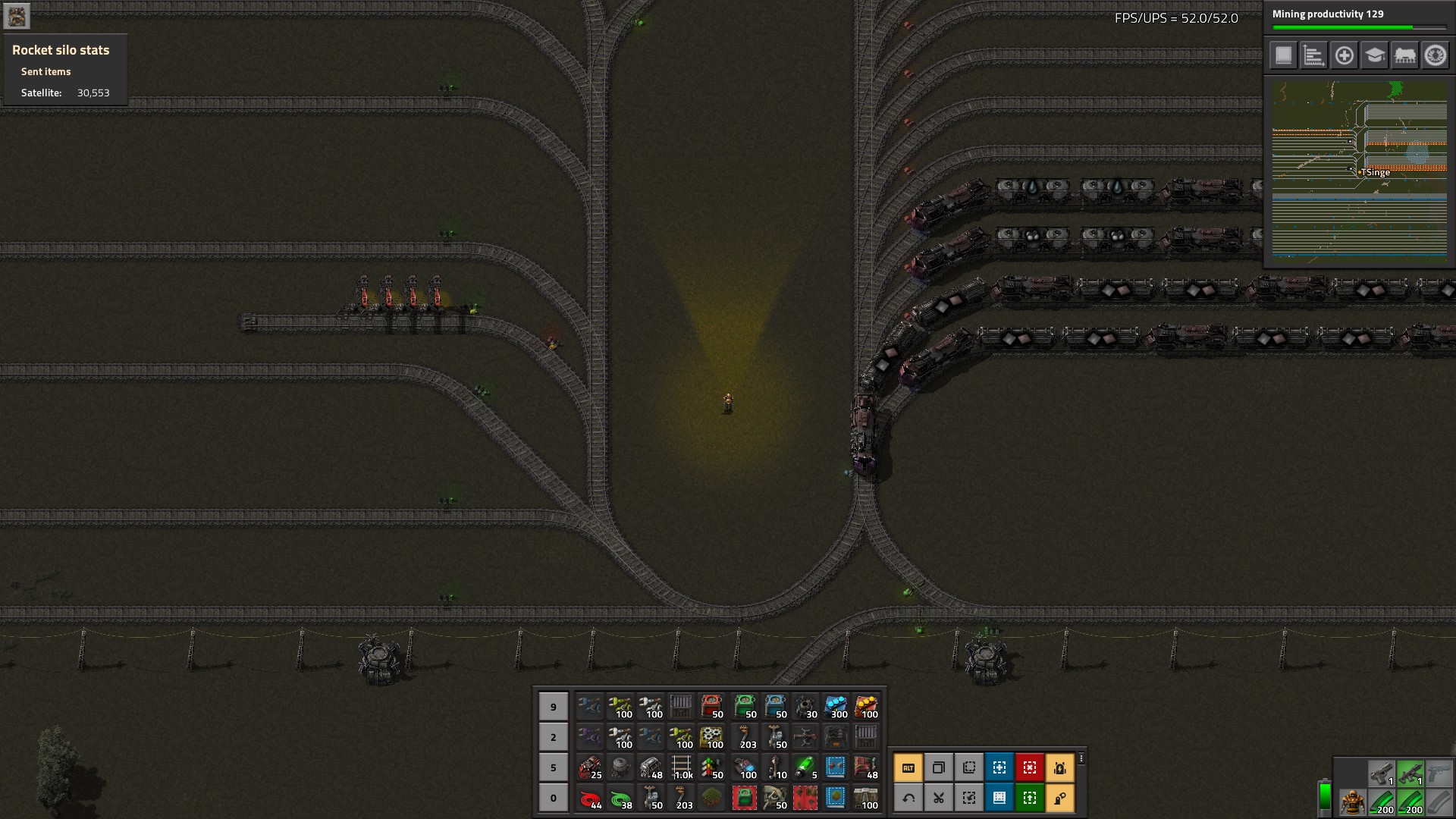The image size is (1456, 819).
Task: Choose the landfill slot in bottom hotbar row
Action: tap(711, 798)
